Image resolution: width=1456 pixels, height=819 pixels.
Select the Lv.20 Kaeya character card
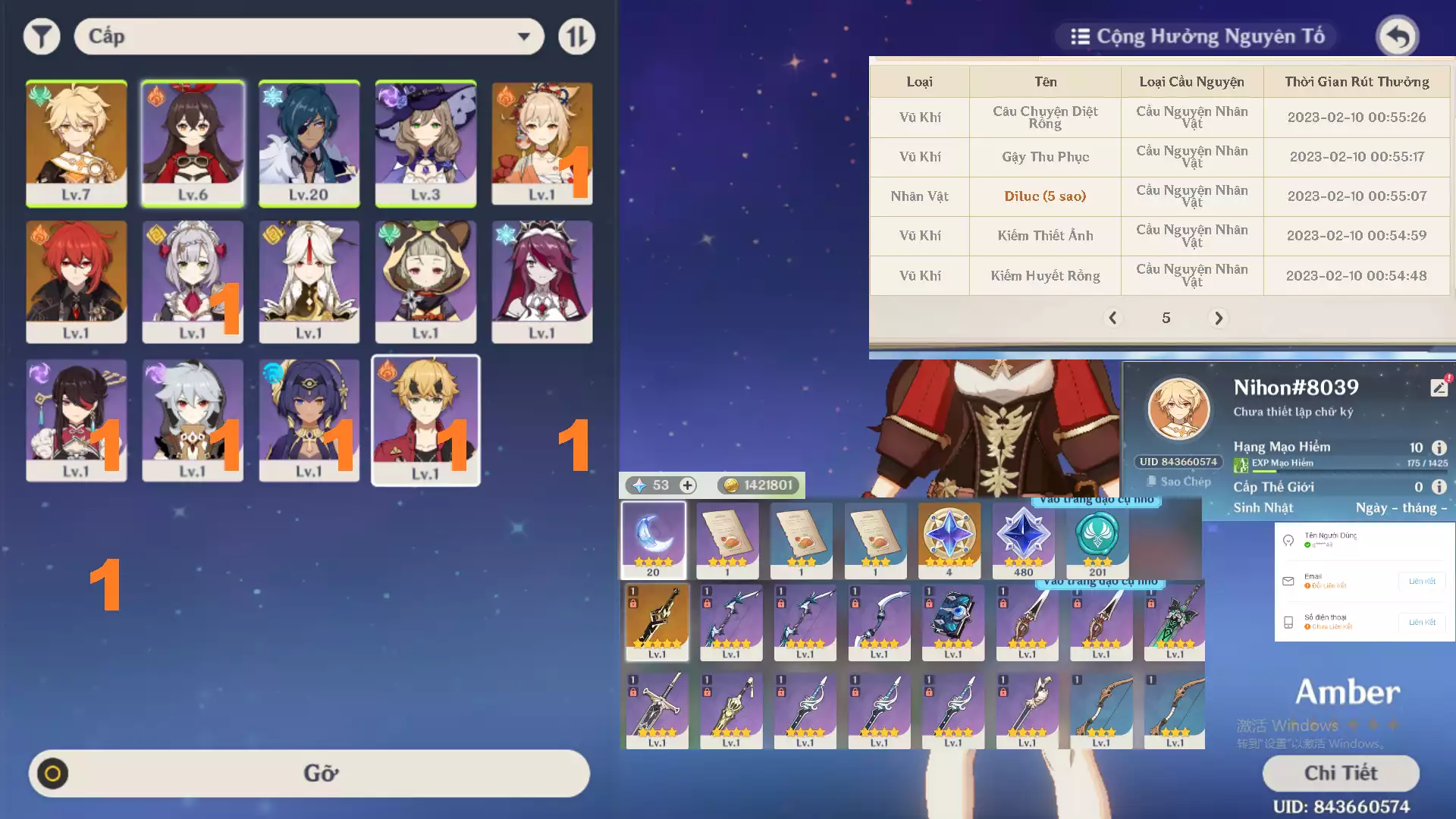point(309,143)
